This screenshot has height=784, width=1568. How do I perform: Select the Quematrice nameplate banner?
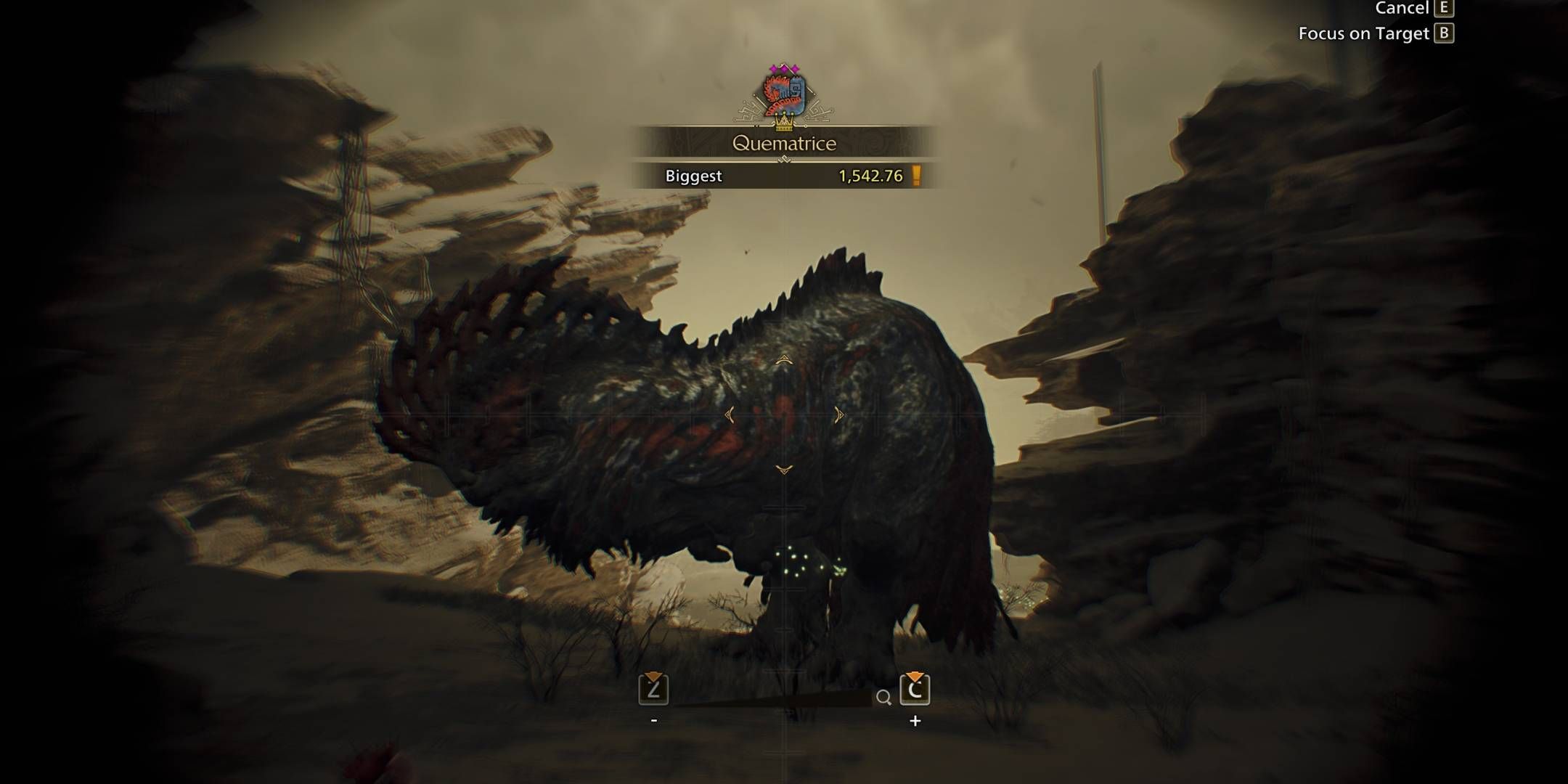[x=784, y=144]
